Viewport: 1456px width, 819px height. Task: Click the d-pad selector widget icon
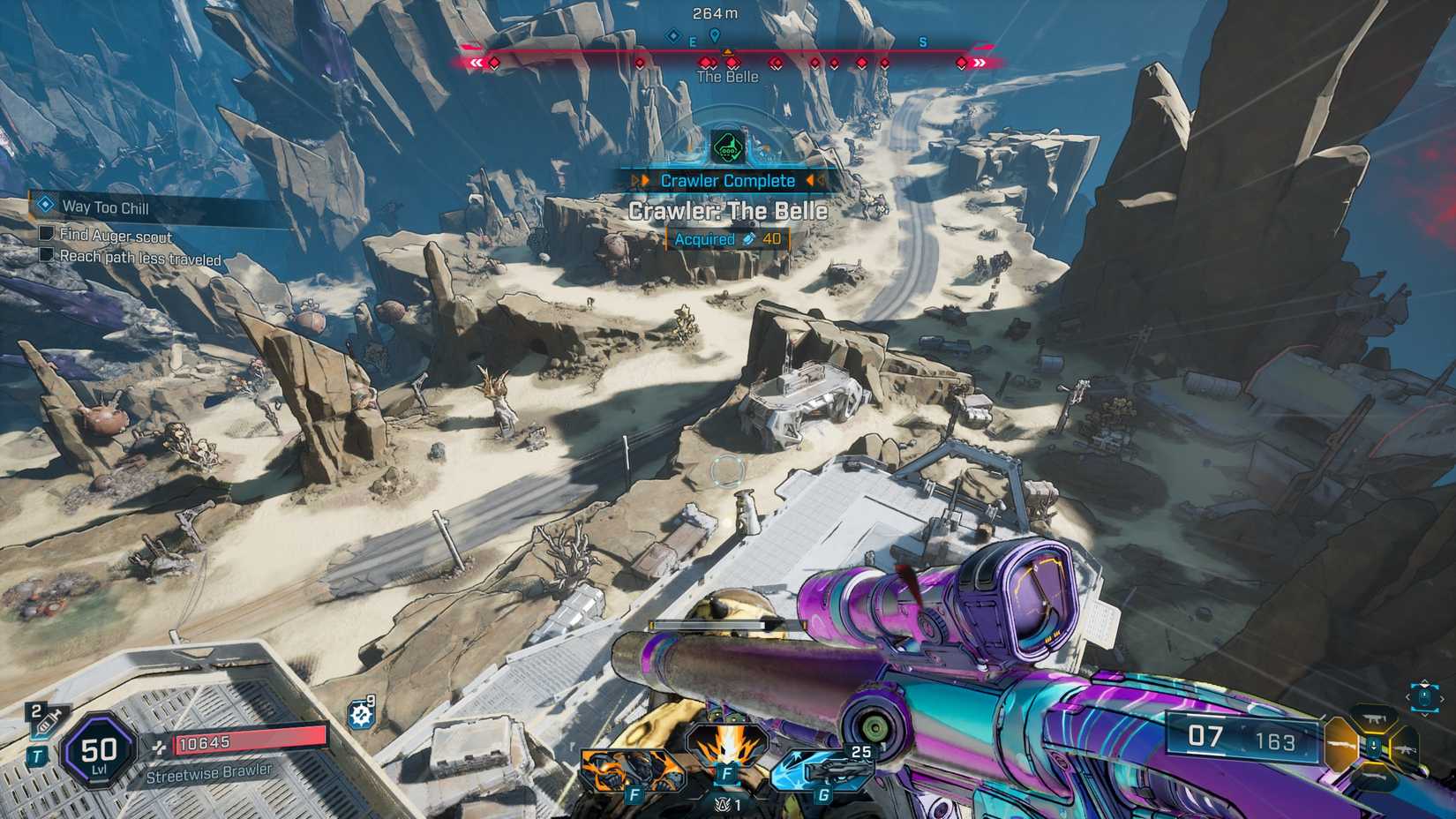1424,696
